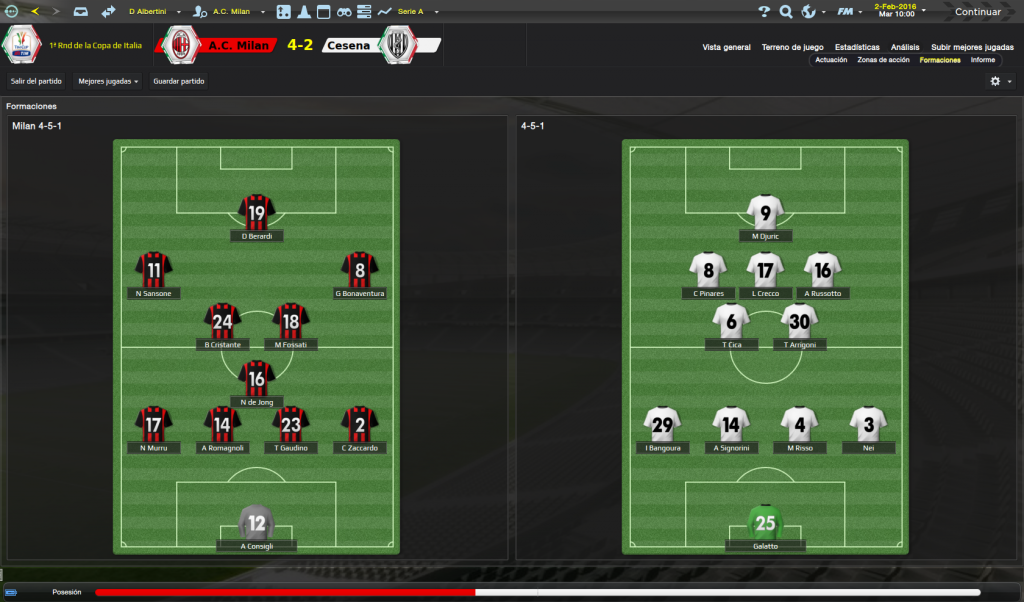
Task: Open the search magnifier in top bar
Action: pos(786,12)
